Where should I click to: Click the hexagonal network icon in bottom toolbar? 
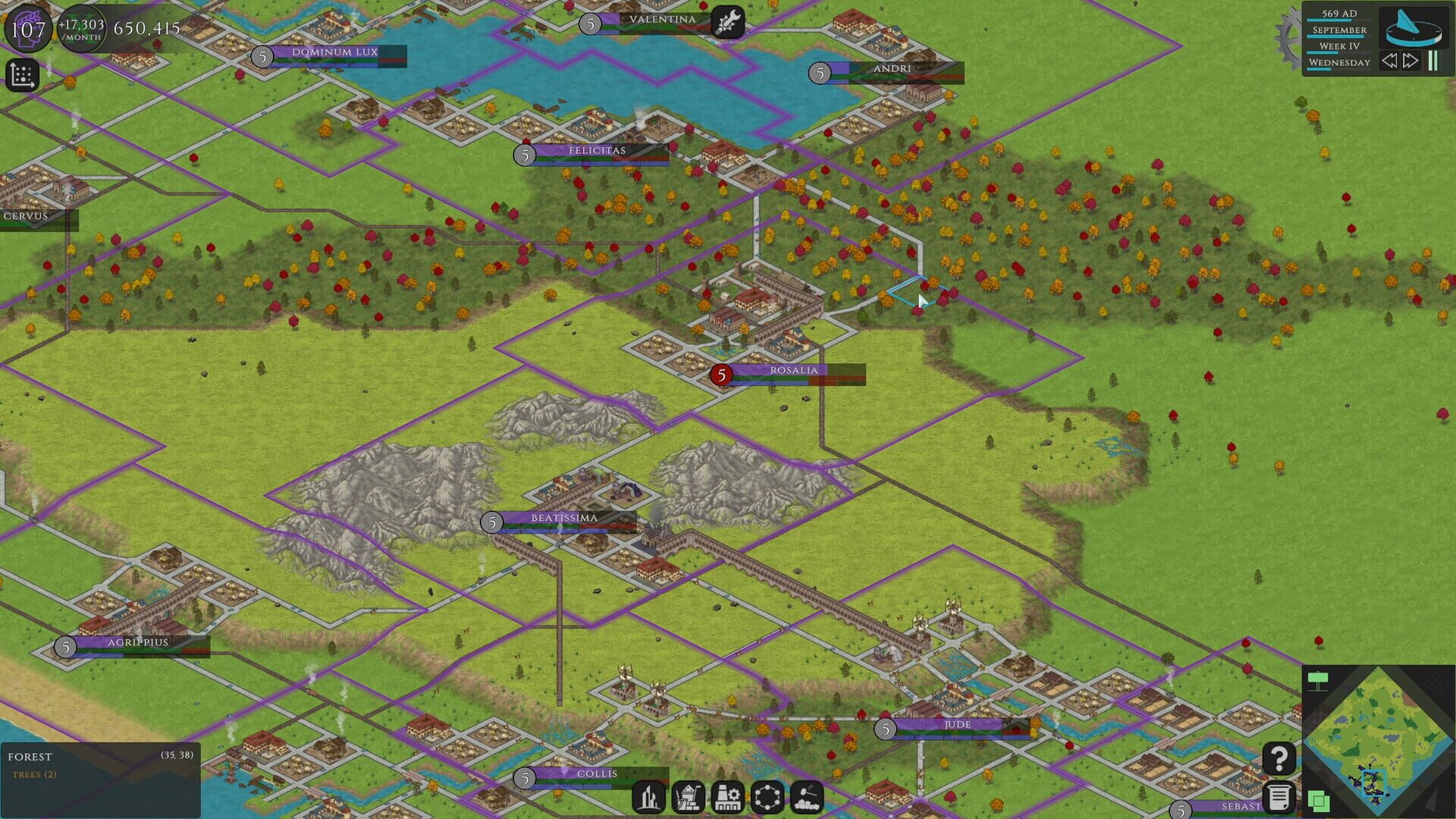click(x=768, y=797)
